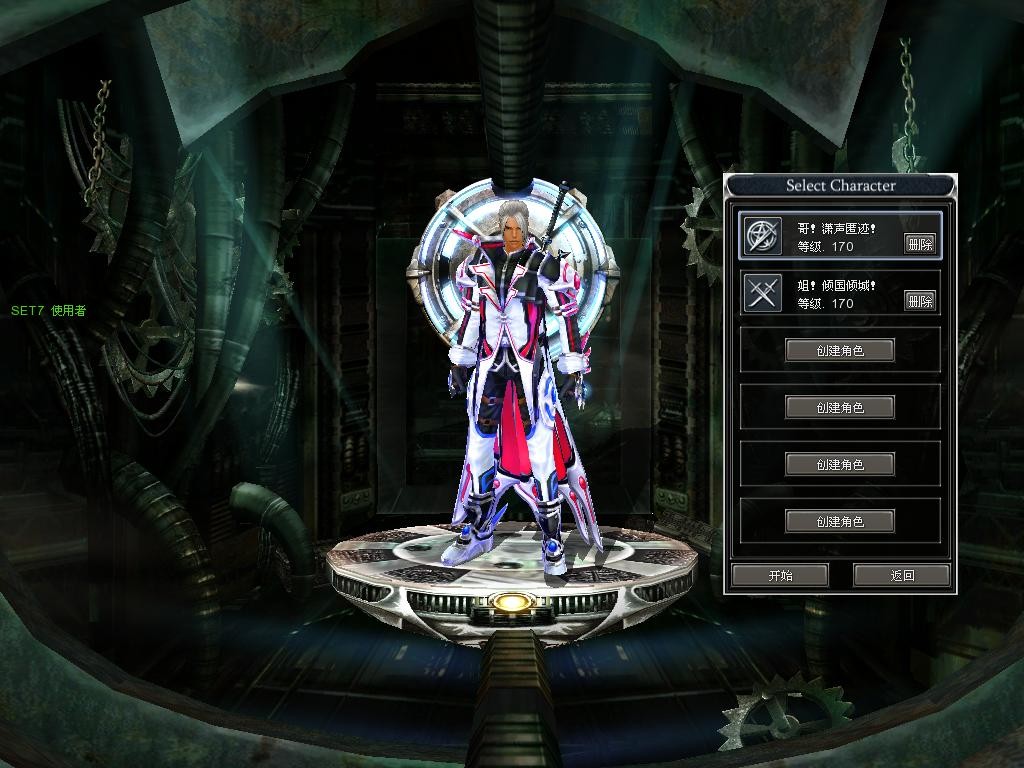The image size is (1024, 768).
Task: Delete the character 哥！潇声匿迹！
Action: [919, 243]
